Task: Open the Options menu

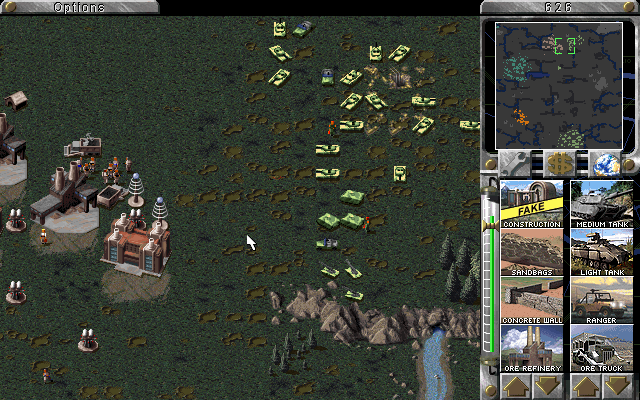Action: 79,7
